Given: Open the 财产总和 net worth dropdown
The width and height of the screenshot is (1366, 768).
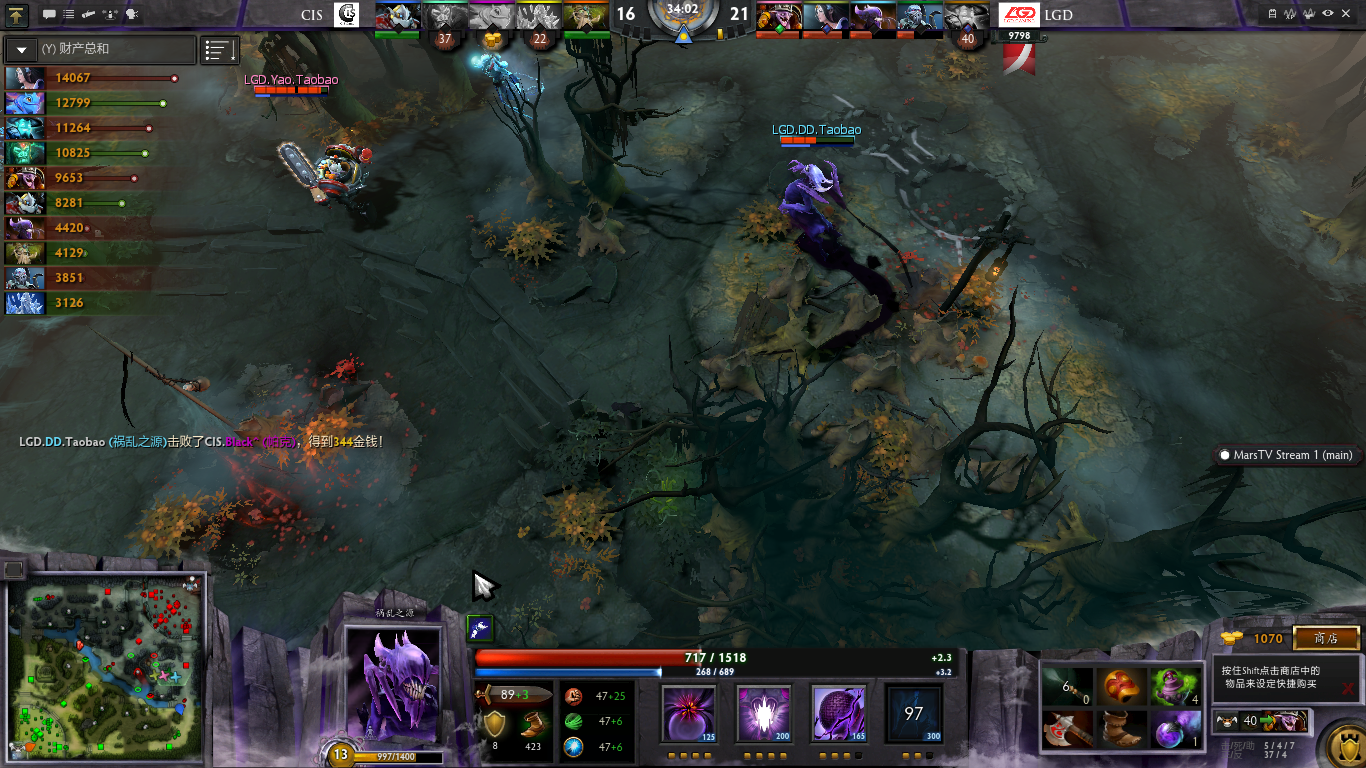Looking at the screenshot, I should pos(21,49).
